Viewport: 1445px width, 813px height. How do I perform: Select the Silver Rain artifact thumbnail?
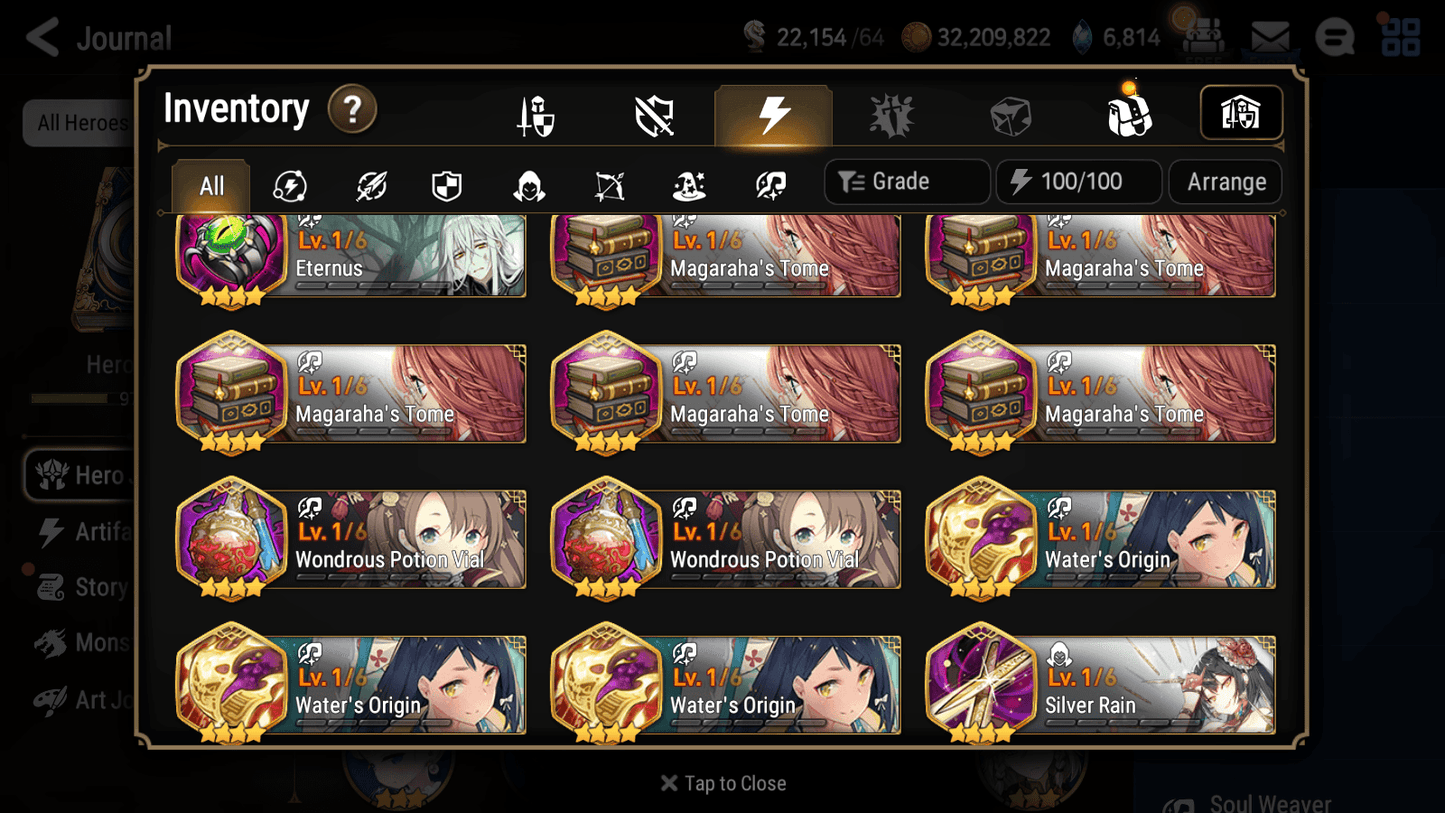(x=980, y=683)
